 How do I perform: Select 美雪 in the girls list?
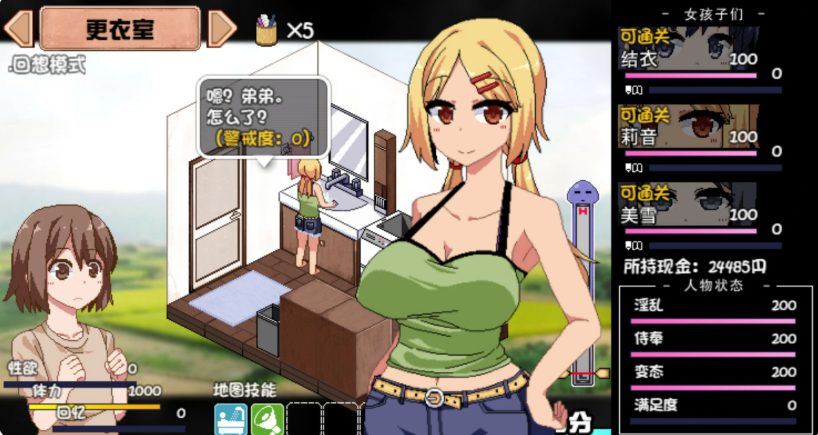tap(700, 209)
